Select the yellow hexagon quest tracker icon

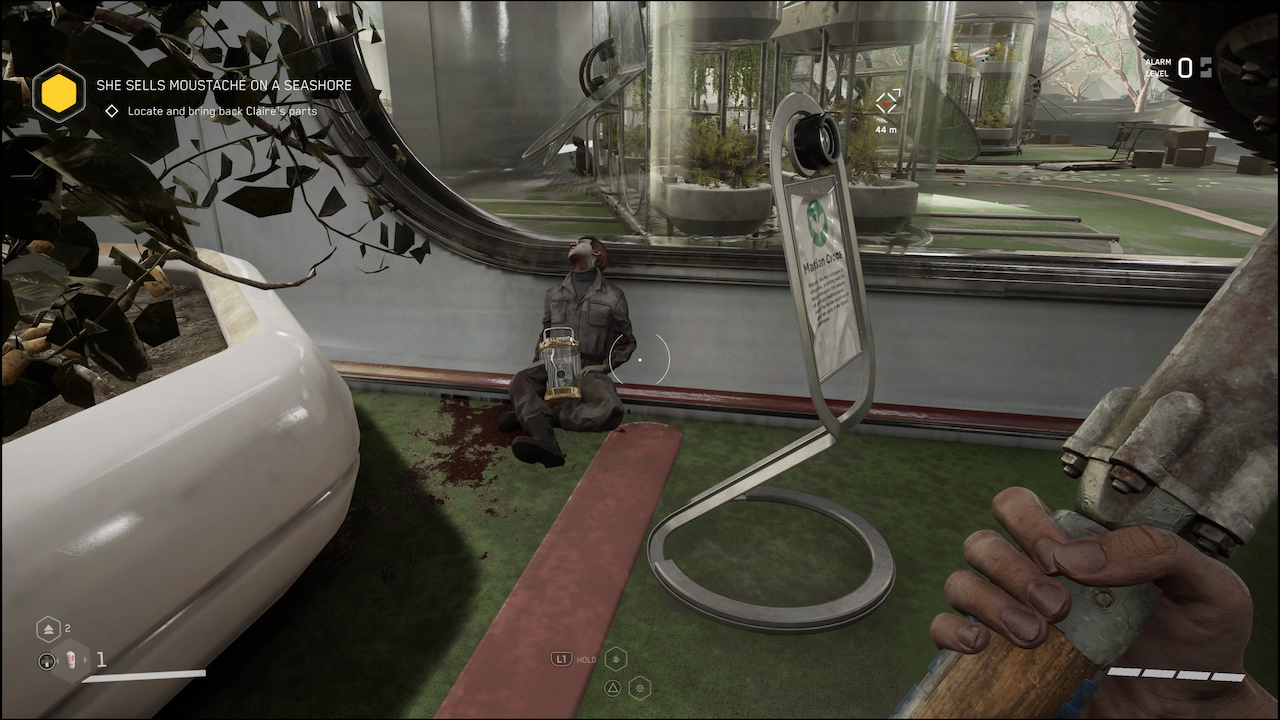pyautogui.click(x=59, y=93)
